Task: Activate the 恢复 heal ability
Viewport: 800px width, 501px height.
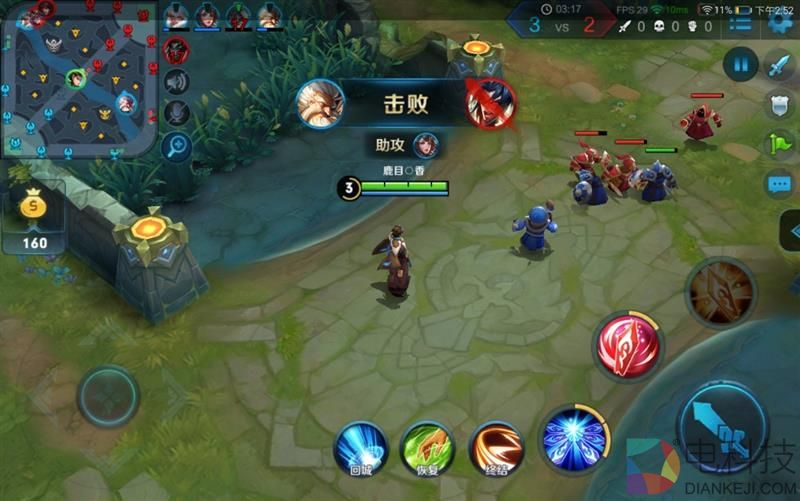Action: (x=428, y=448)
